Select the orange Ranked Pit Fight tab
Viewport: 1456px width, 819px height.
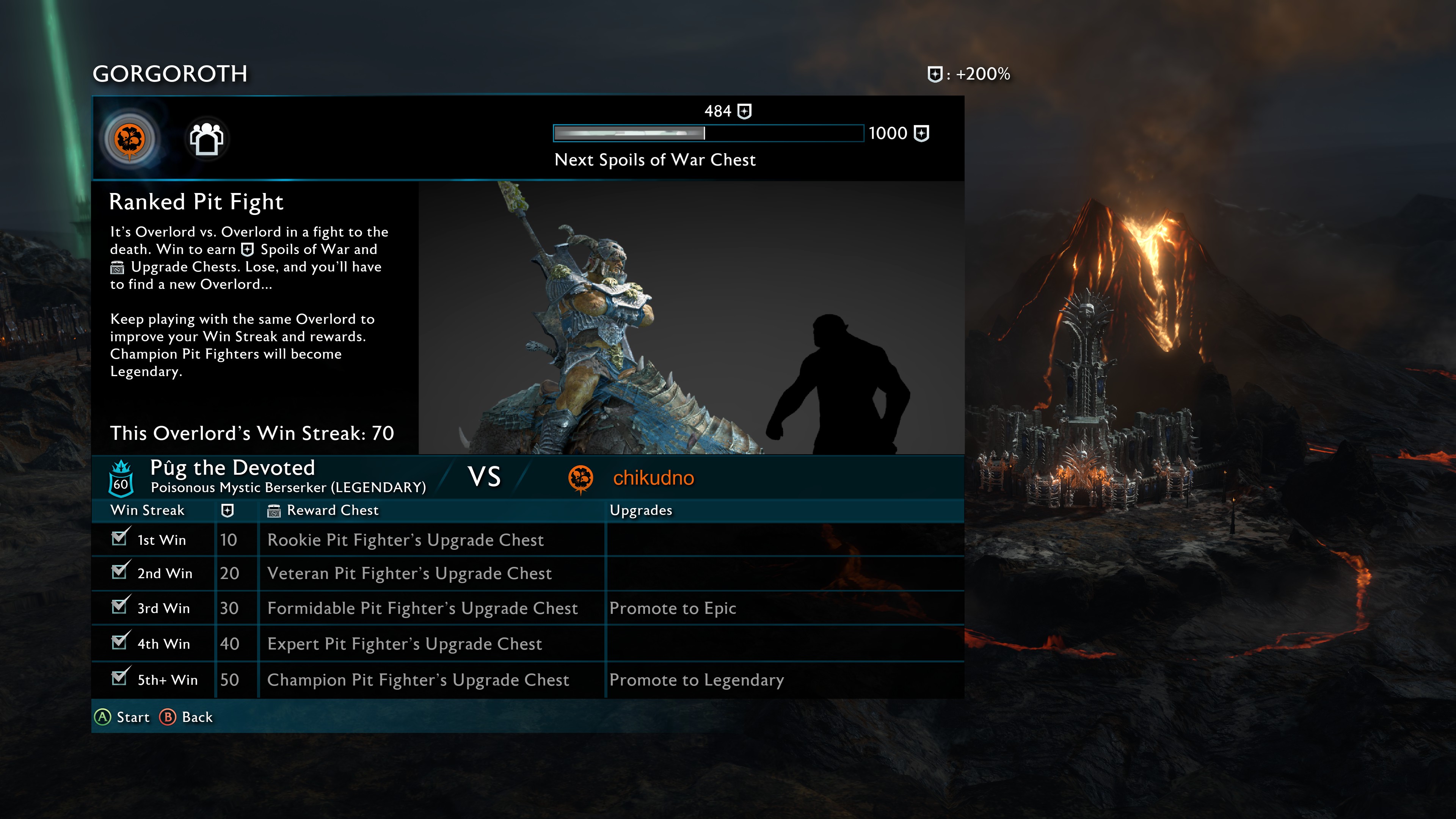point(129,139)
